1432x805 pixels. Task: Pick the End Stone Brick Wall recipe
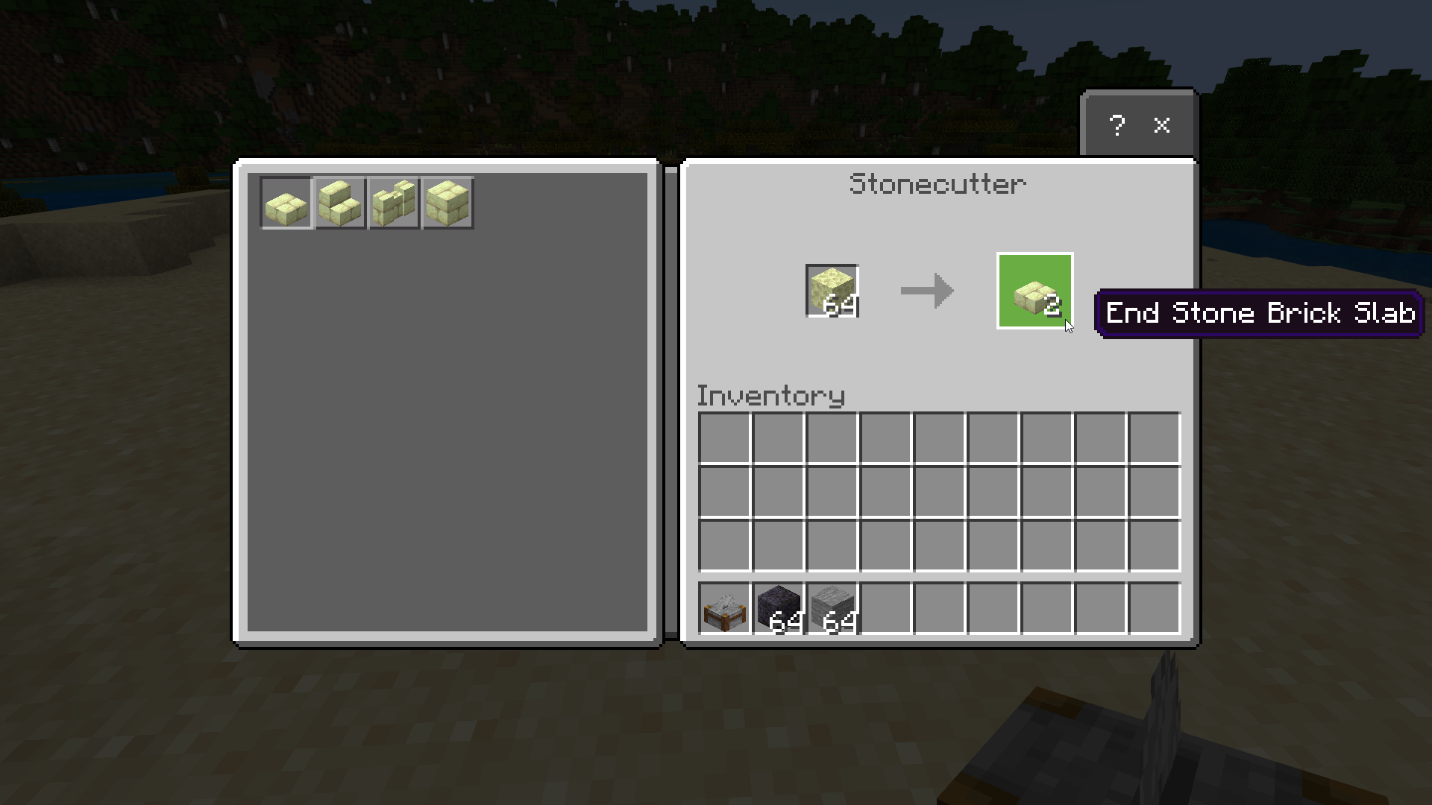click(394, 204)
